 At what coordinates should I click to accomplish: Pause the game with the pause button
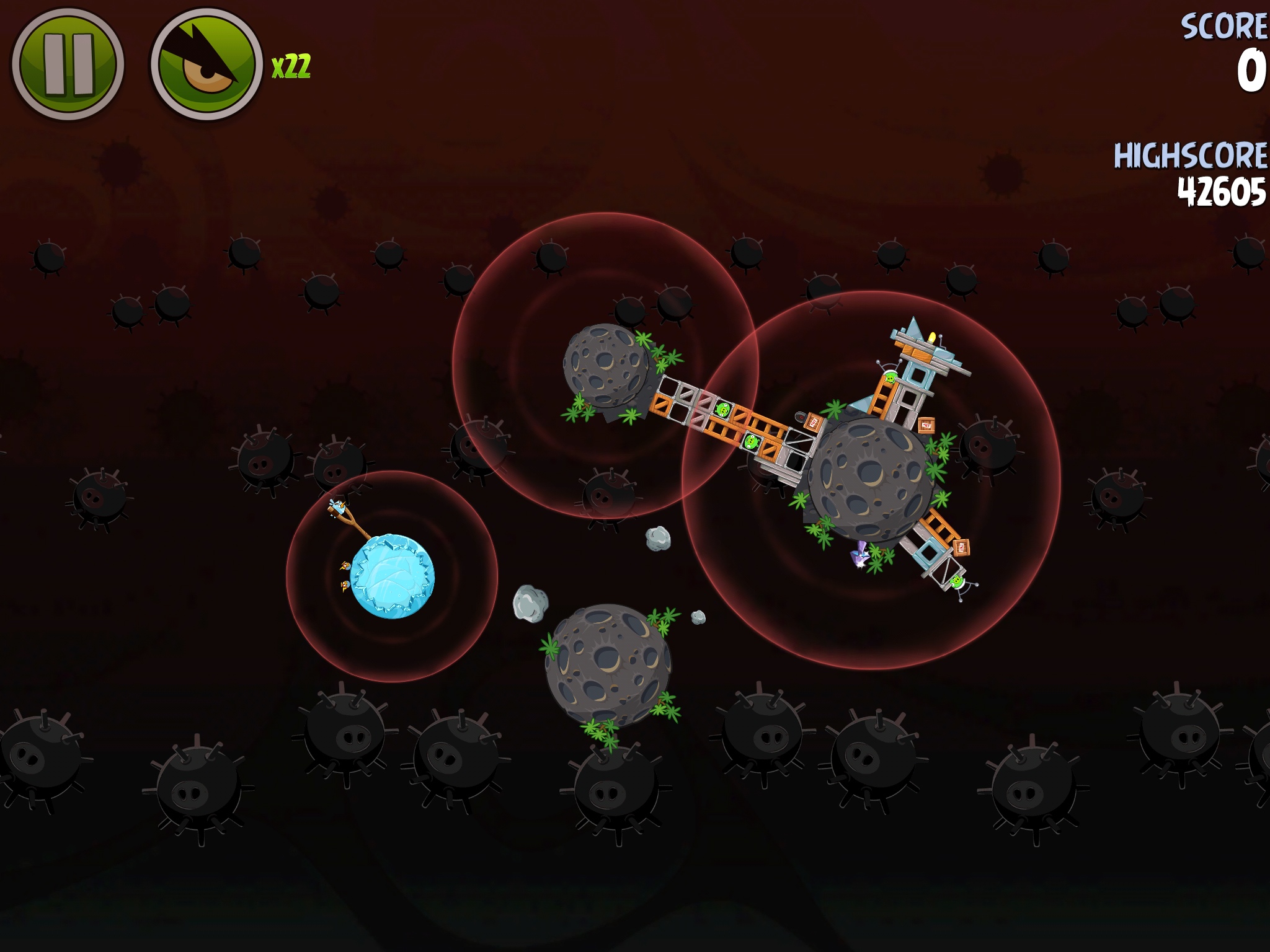68,64
